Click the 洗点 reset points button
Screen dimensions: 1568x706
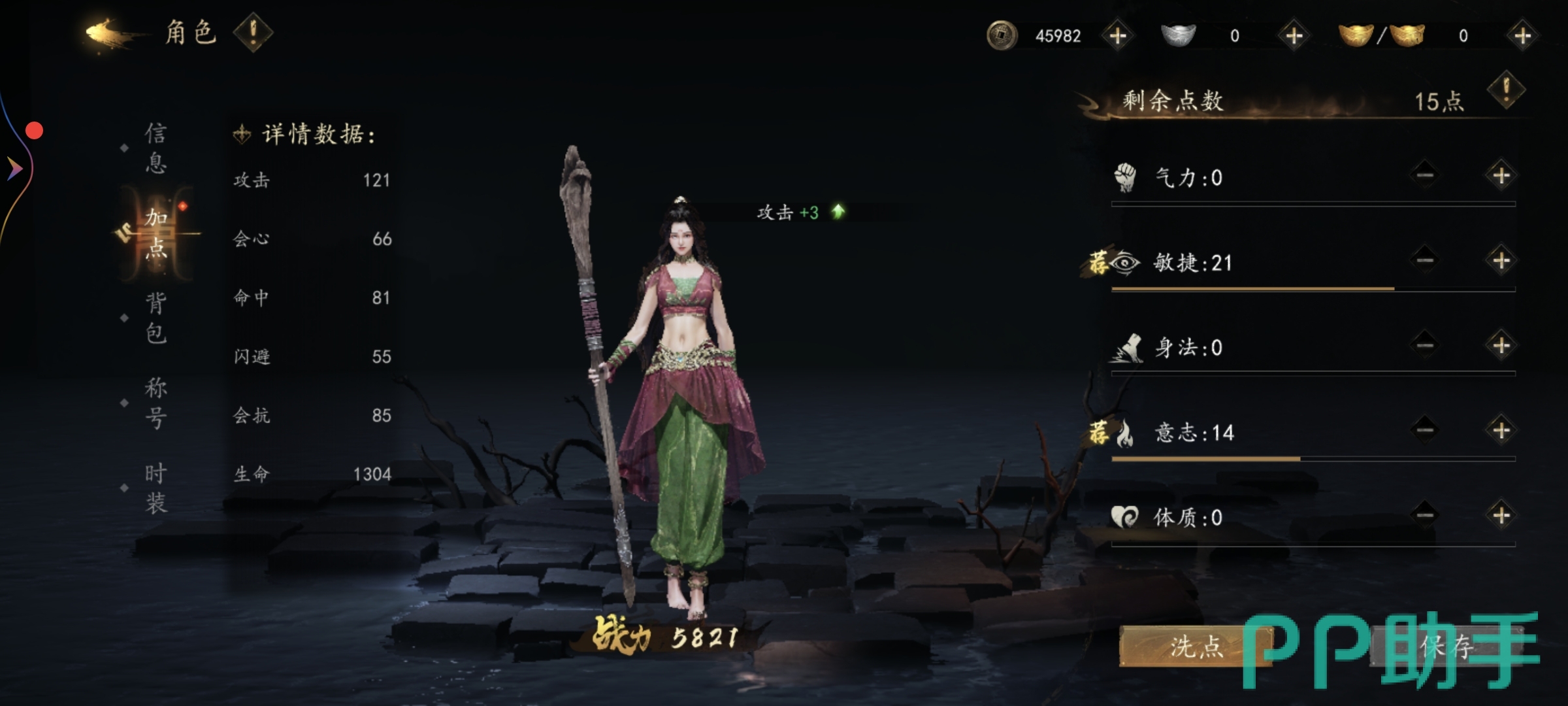pyautogui.click(x=1196, y=647)
